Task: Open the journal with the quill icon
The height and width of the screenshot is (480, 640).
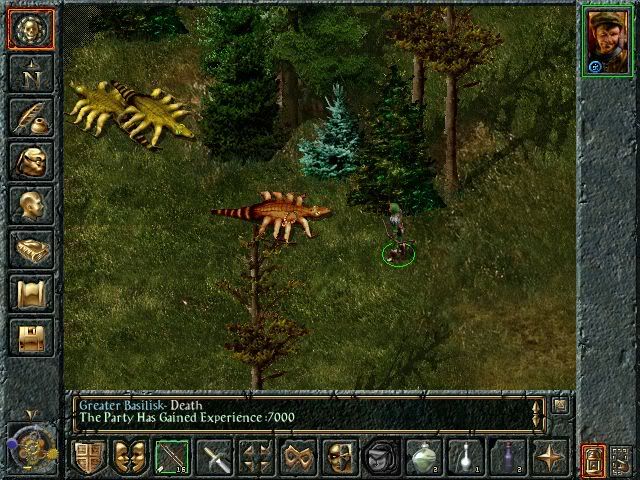Action: click(29, 117)
